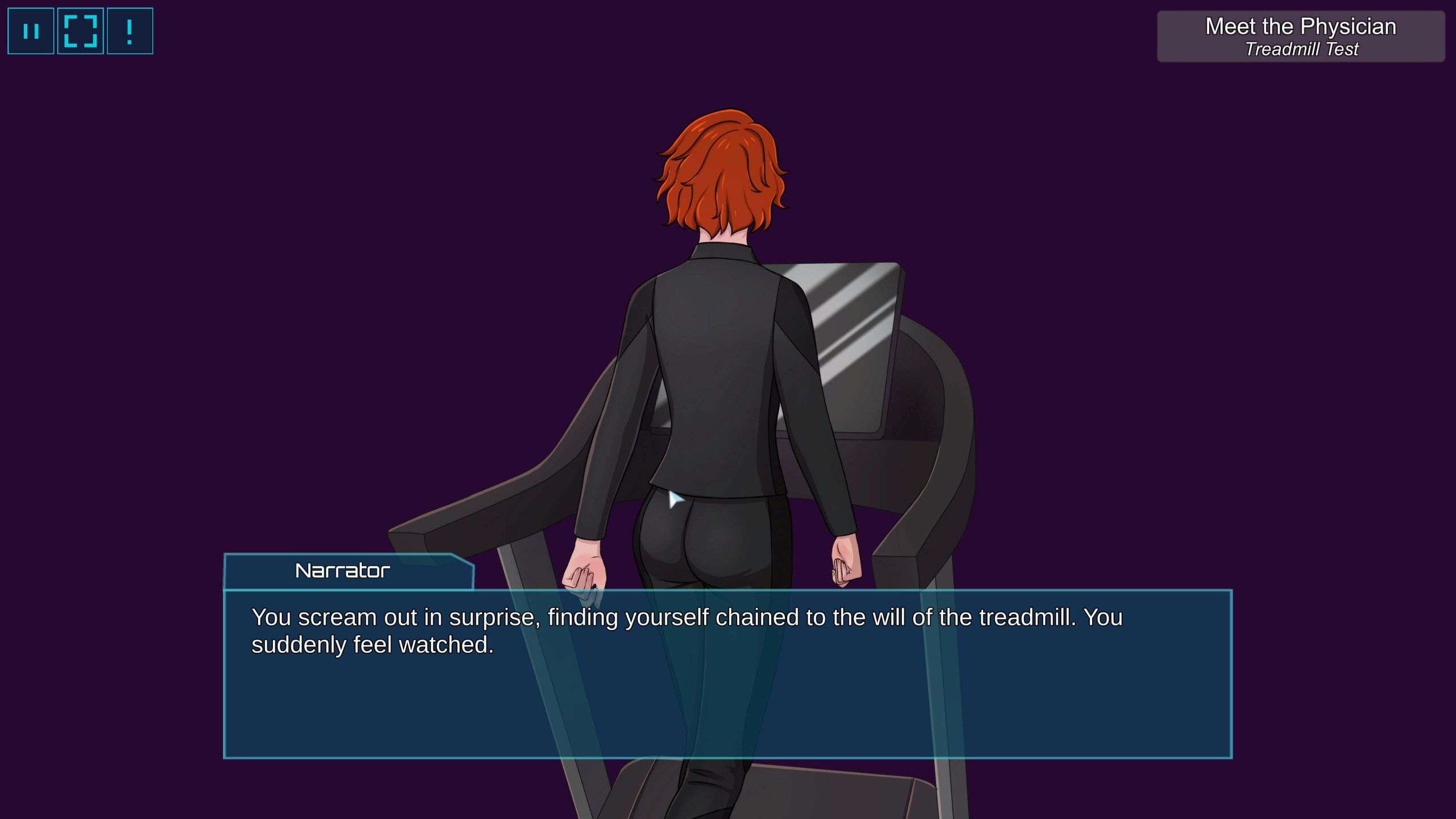Open the Meet the Physician objective tracker
Viewport: 1456px width, 819px height.
click(1300, 37)
